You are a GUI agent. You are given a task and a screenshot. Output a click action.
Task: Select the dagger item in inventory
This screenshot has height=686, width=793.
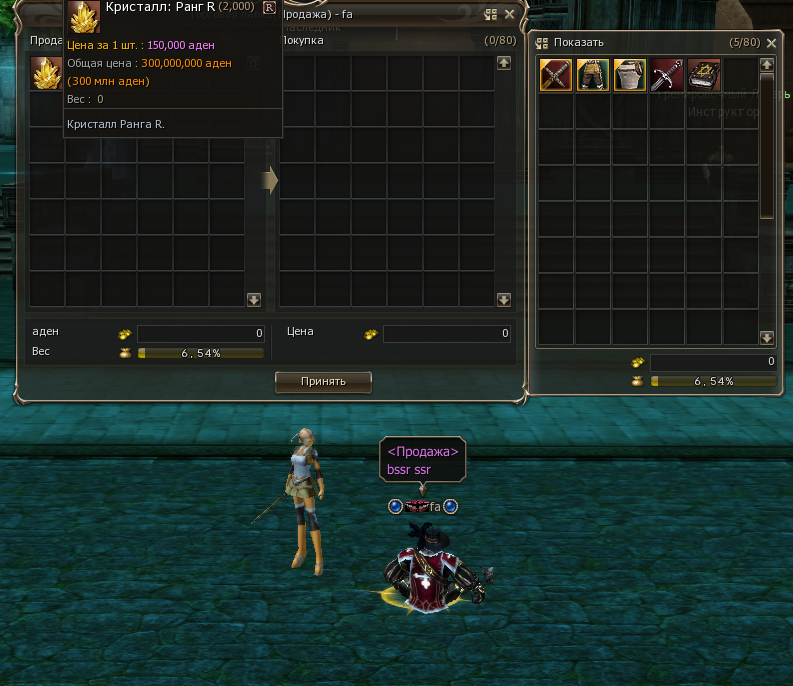coord(667,76)
